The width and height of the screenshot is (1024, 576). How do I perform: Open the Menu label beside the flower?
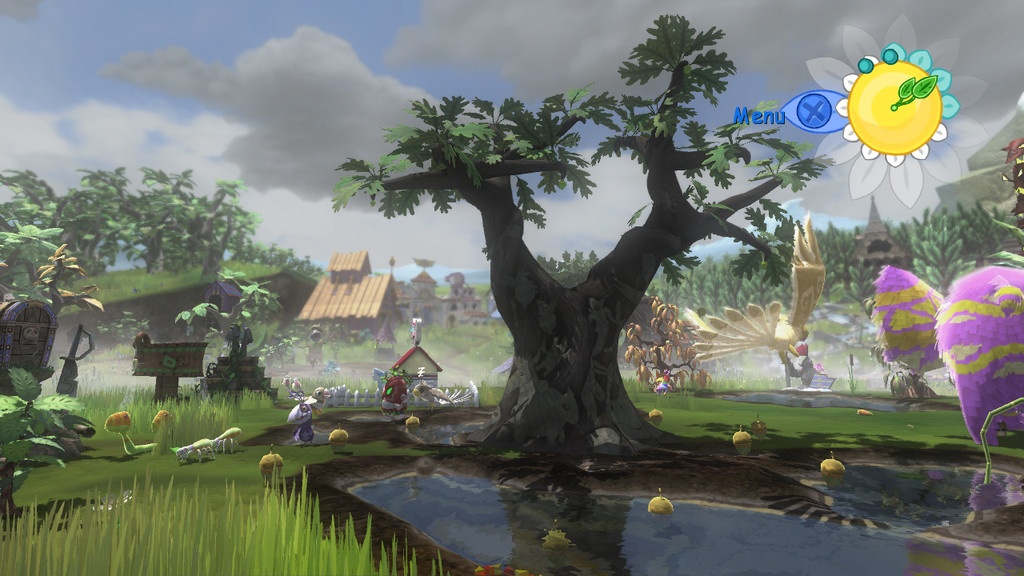[760, 115]
